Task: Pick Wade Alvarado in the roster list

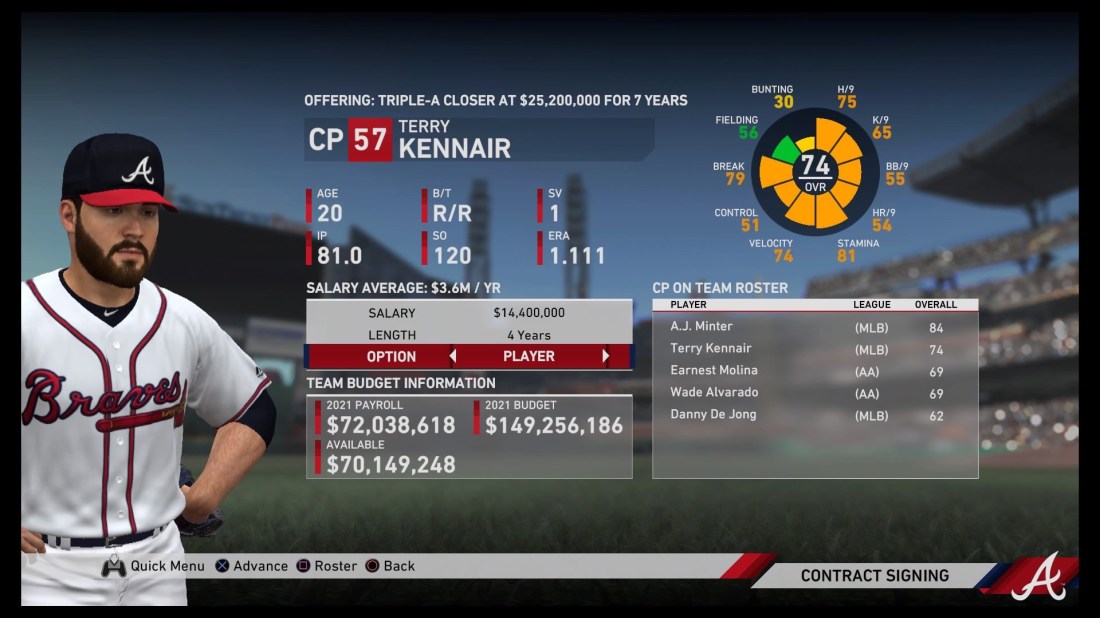Action: click(814, 393)
